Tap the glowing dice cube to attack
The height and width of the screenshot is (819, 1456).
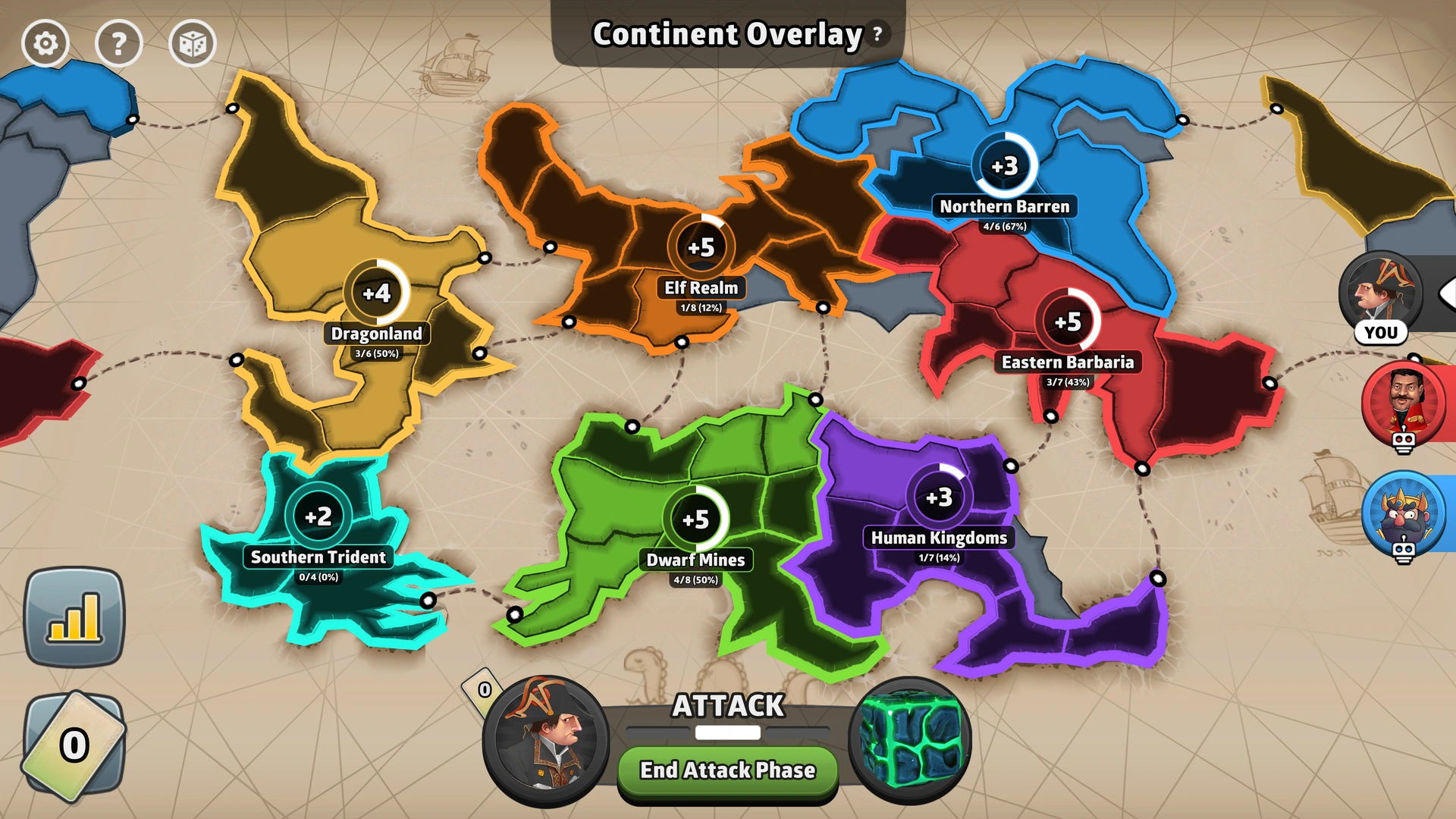coord(915,744)
